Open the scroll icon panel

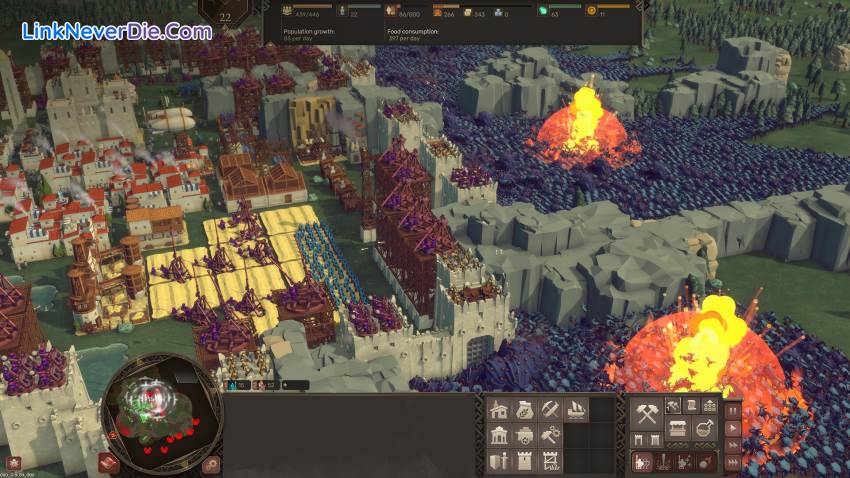pyautogui.click(x=691, y=405)
